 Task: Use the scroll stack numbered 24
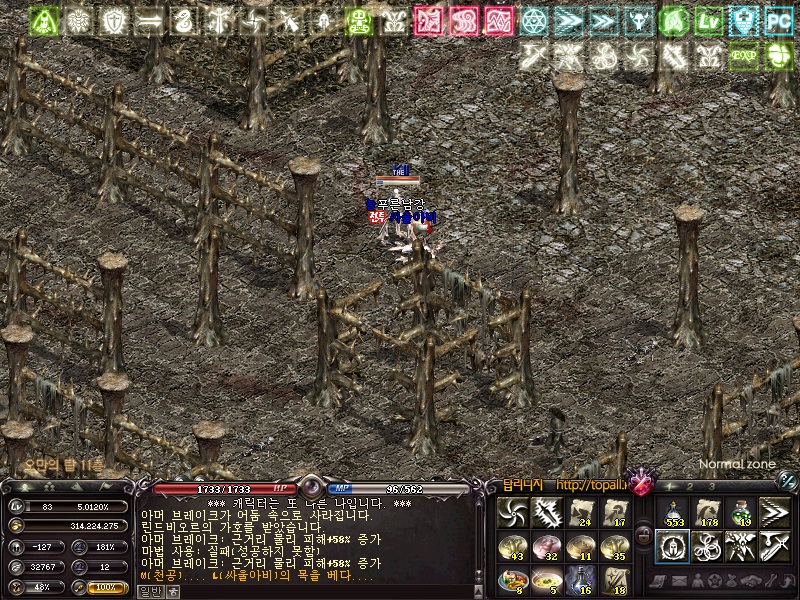[x=581, y=512]
